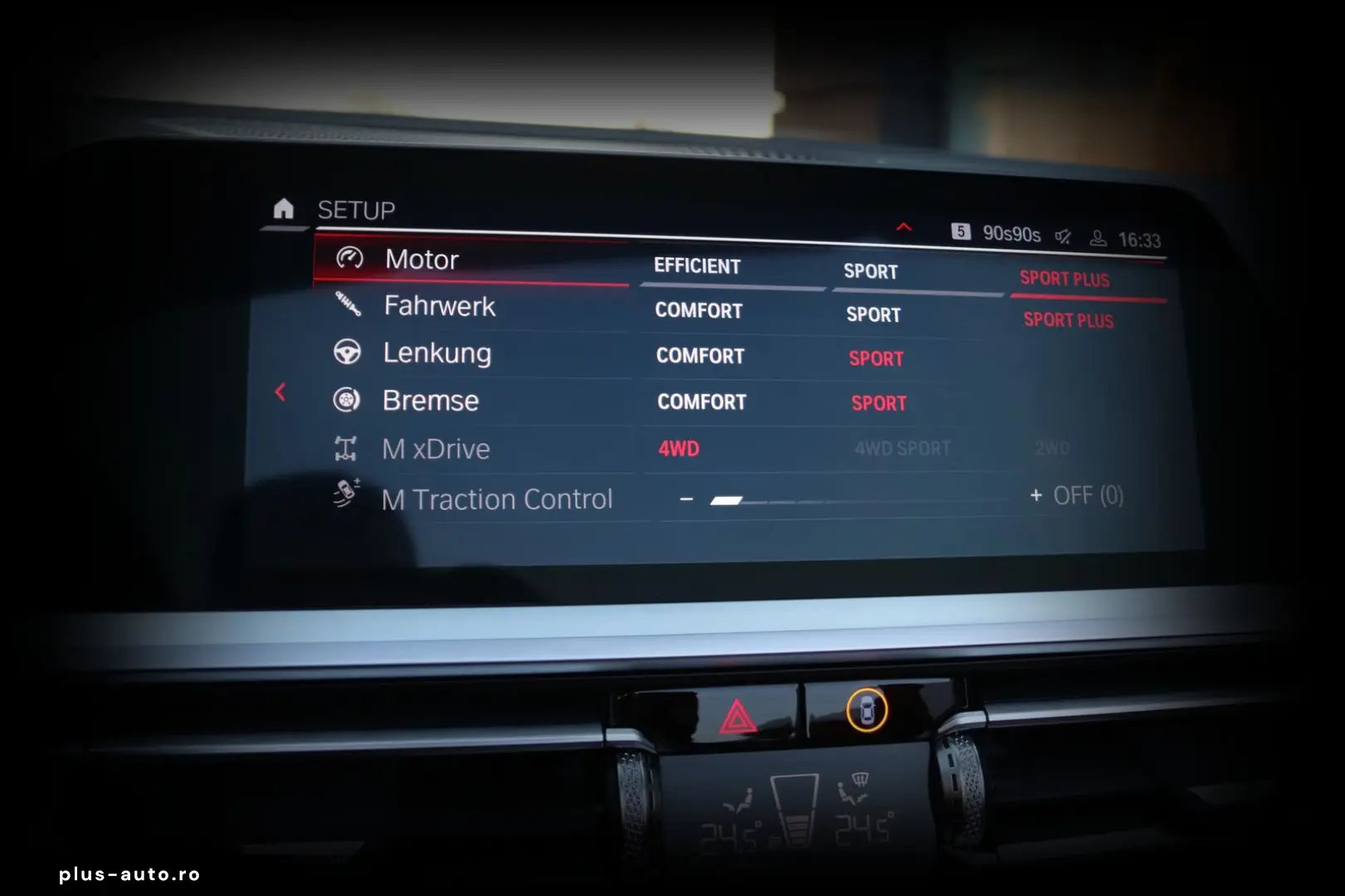Switch Lenkung to COMFORT mode
The image size is (1345, 896).
[x=699, y=356]
